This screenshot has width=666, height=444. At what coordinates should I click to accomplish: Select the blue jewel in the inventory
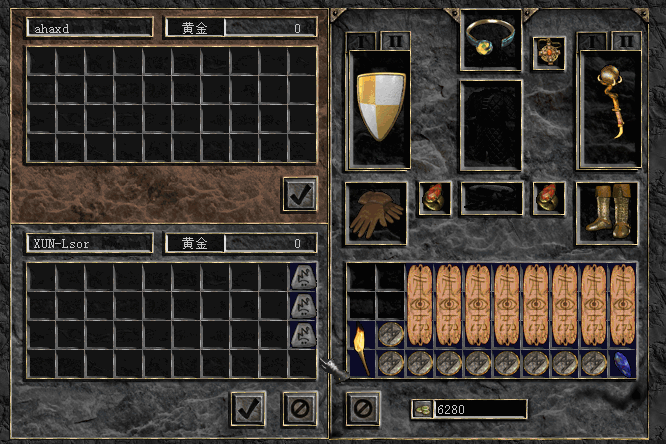point(622,363)
